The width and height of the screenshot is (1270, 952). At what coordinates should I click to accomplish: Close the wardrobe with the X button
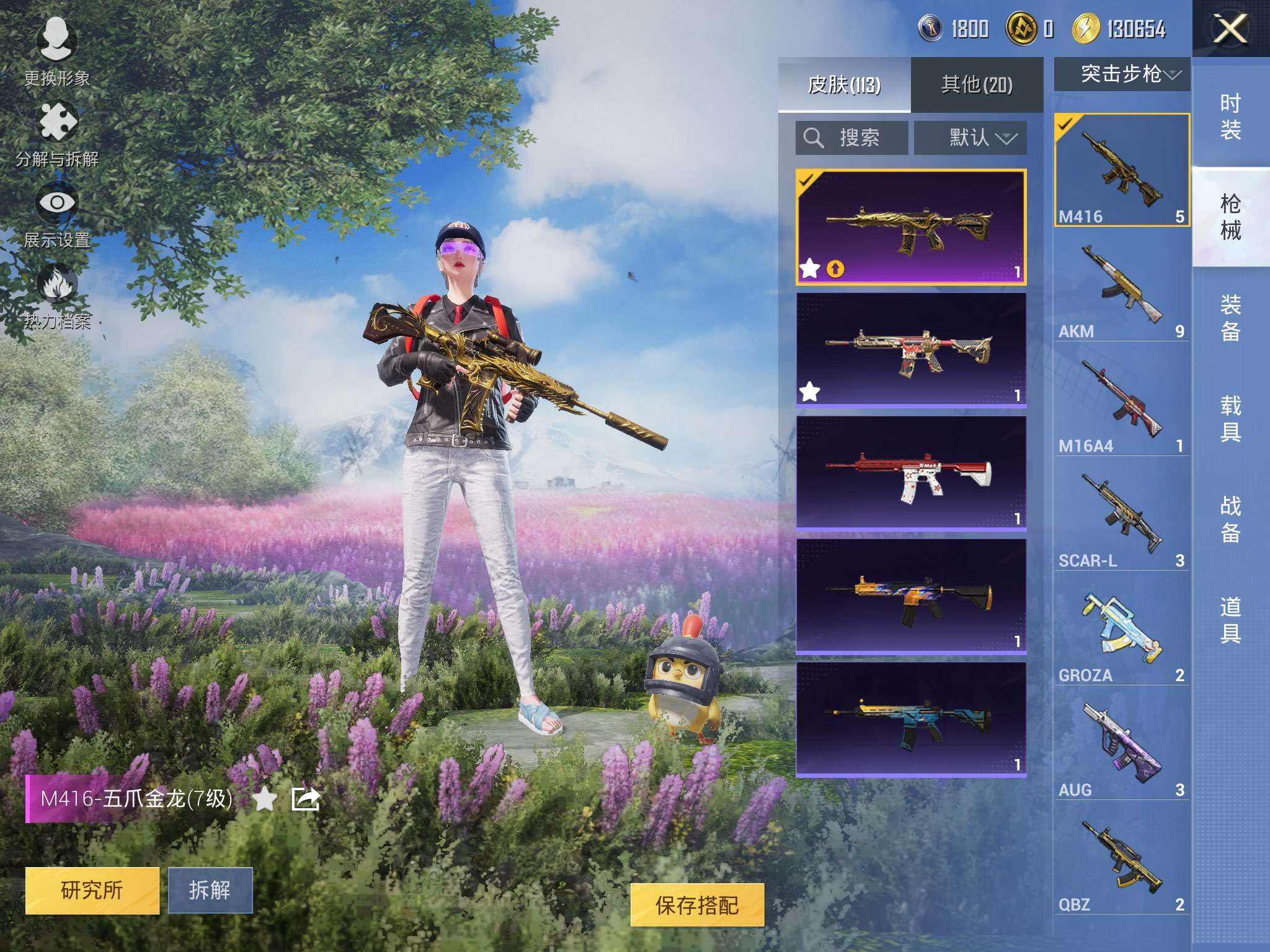[x=1230, y=29]
